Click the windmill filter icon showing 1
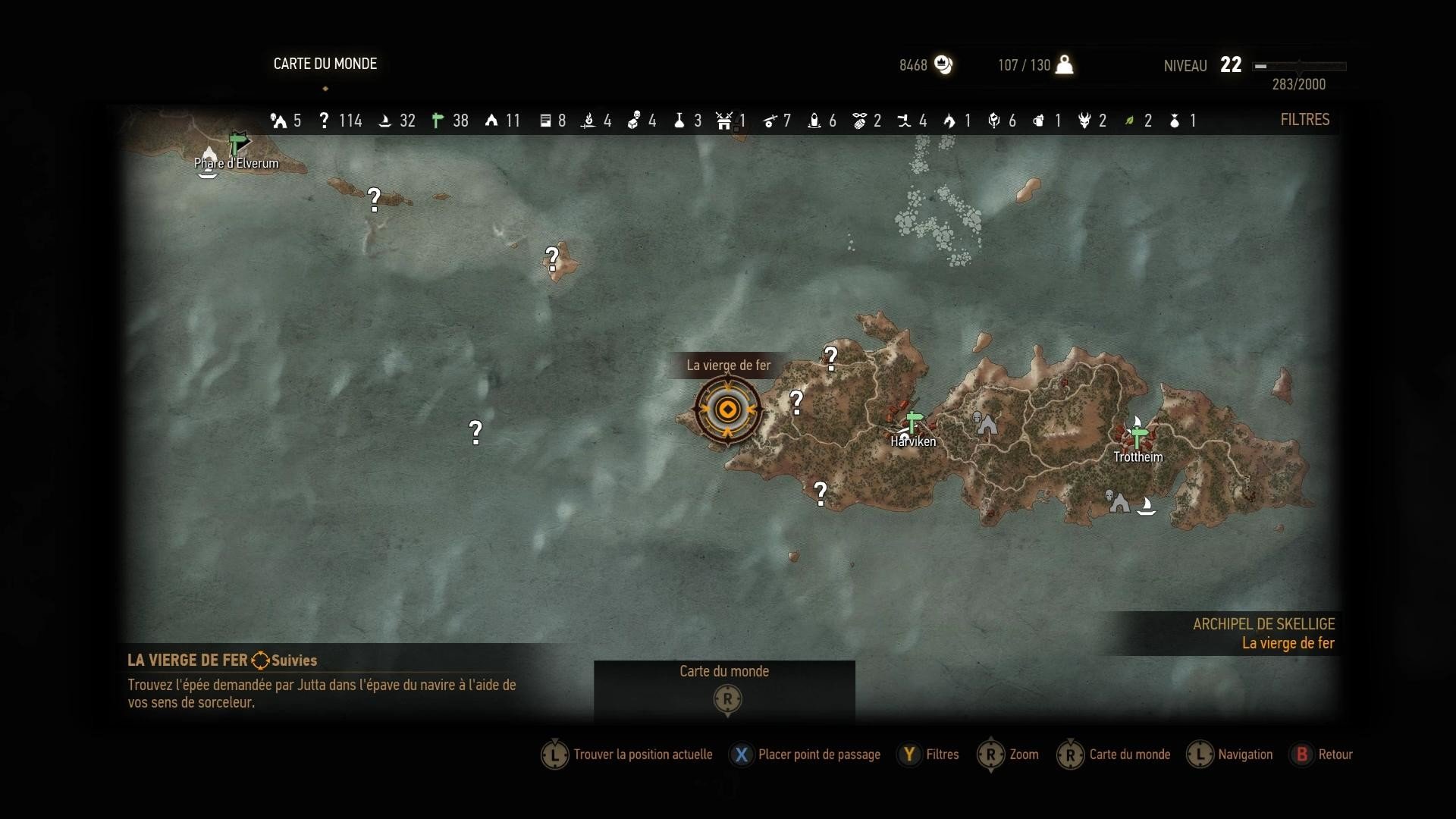 click(724, 120)
